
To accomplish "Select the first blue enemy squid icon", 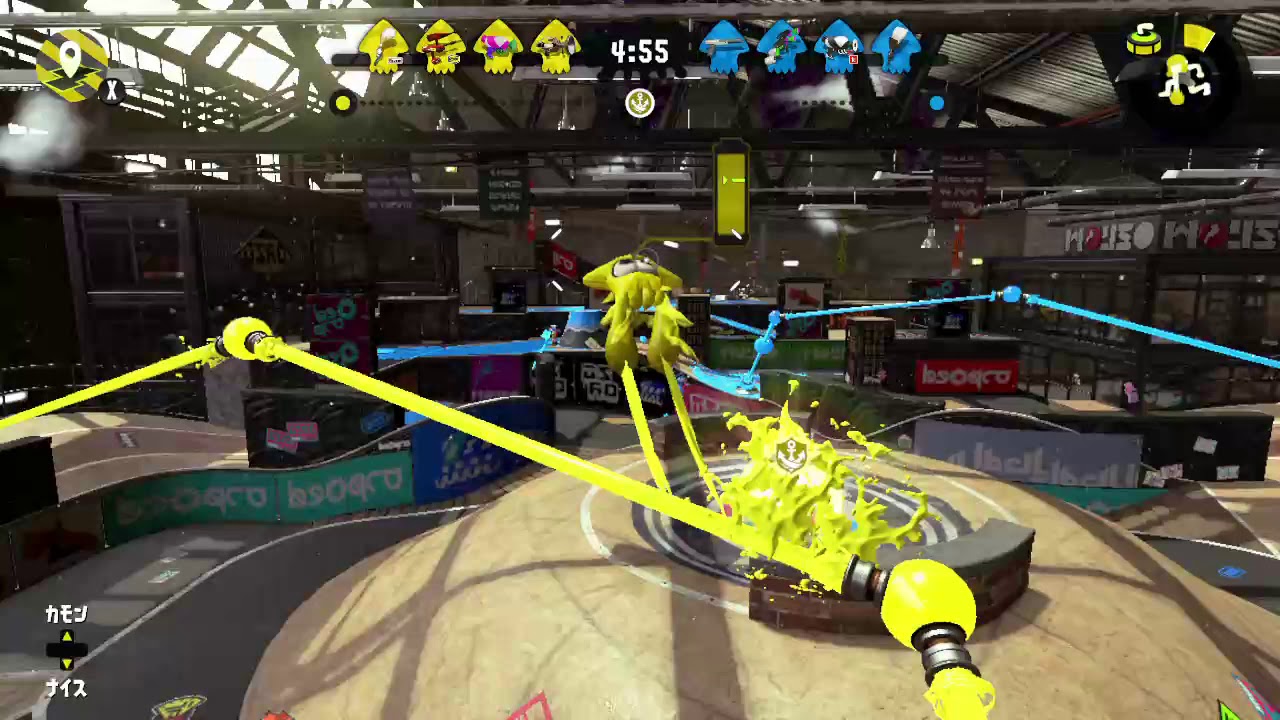I will (725, 48).
